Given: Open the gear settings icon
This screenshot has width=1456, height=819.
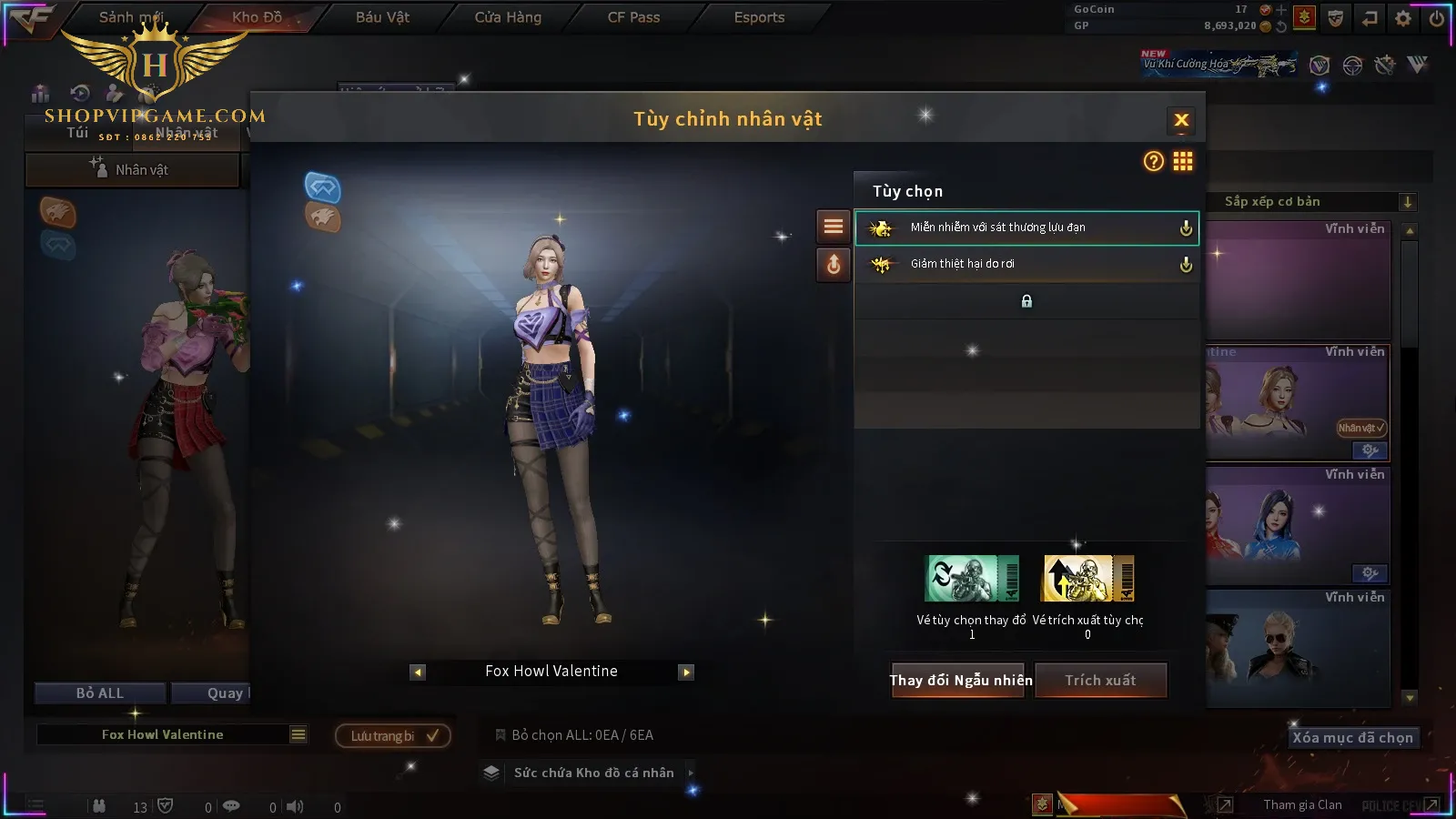Looking at the screenshot, I should click(1403, 18).
